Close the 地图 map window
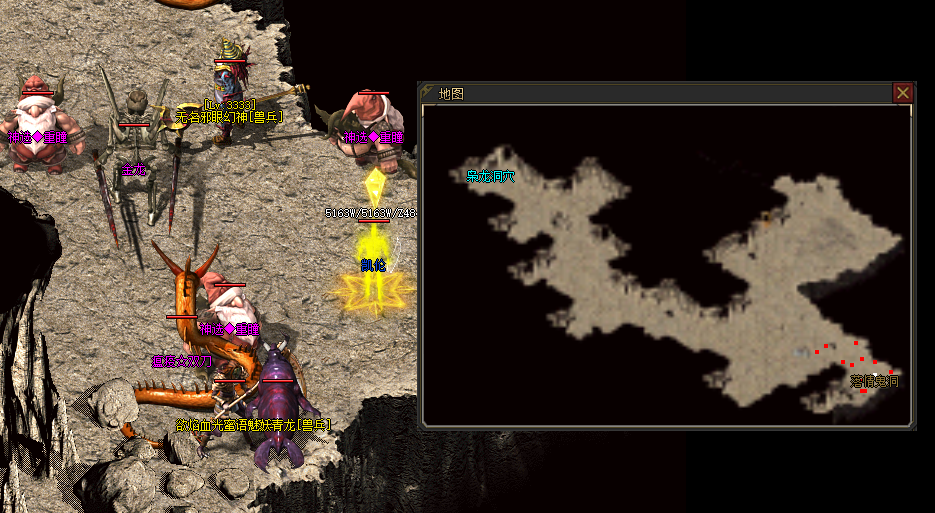This screenshot has height=513, width=935. coord(903,93)
